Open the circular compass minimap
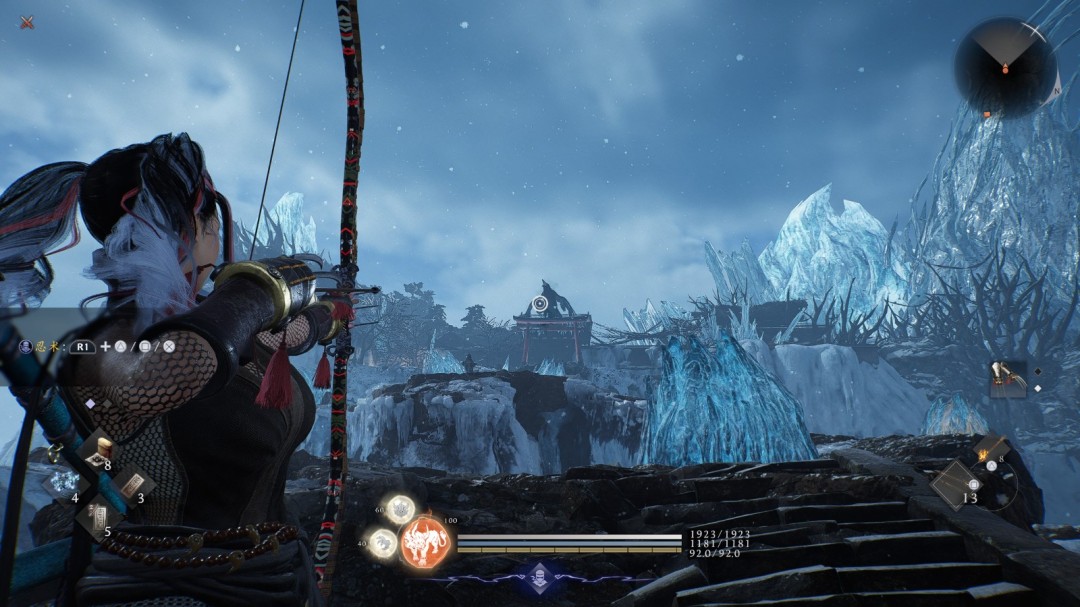Viewport: 1080px width, 607px height. tap(1005, 67)
